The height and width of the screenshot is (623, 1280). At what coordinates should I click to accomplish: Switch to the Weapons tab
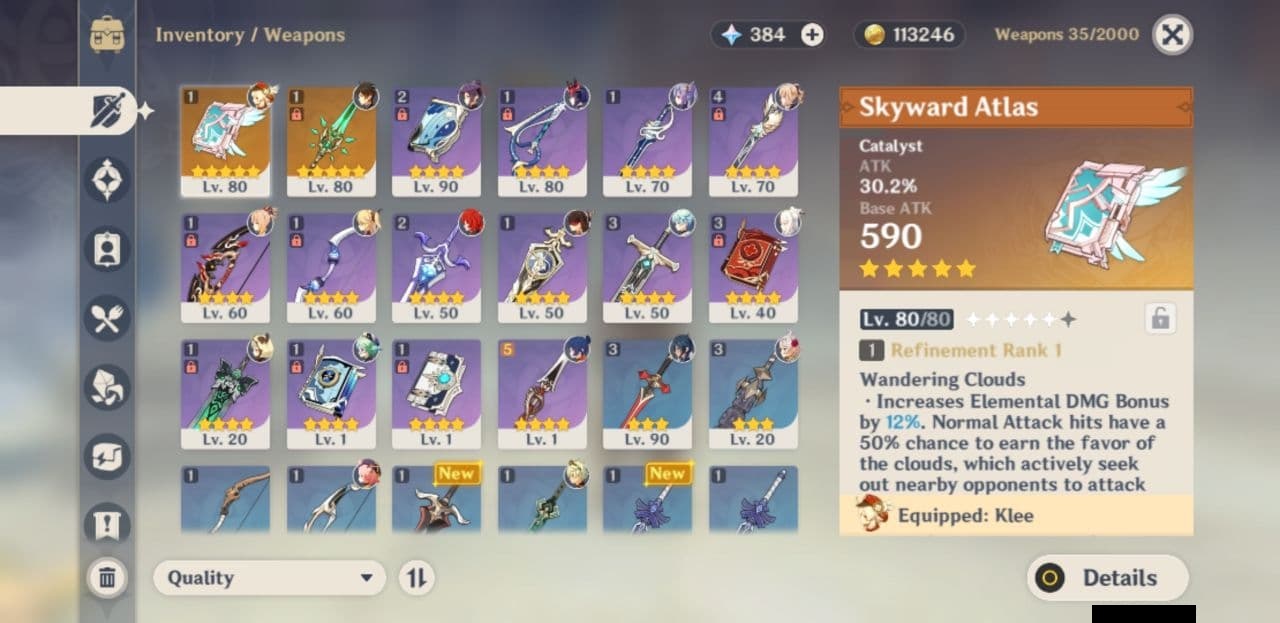tap(107, 110)
